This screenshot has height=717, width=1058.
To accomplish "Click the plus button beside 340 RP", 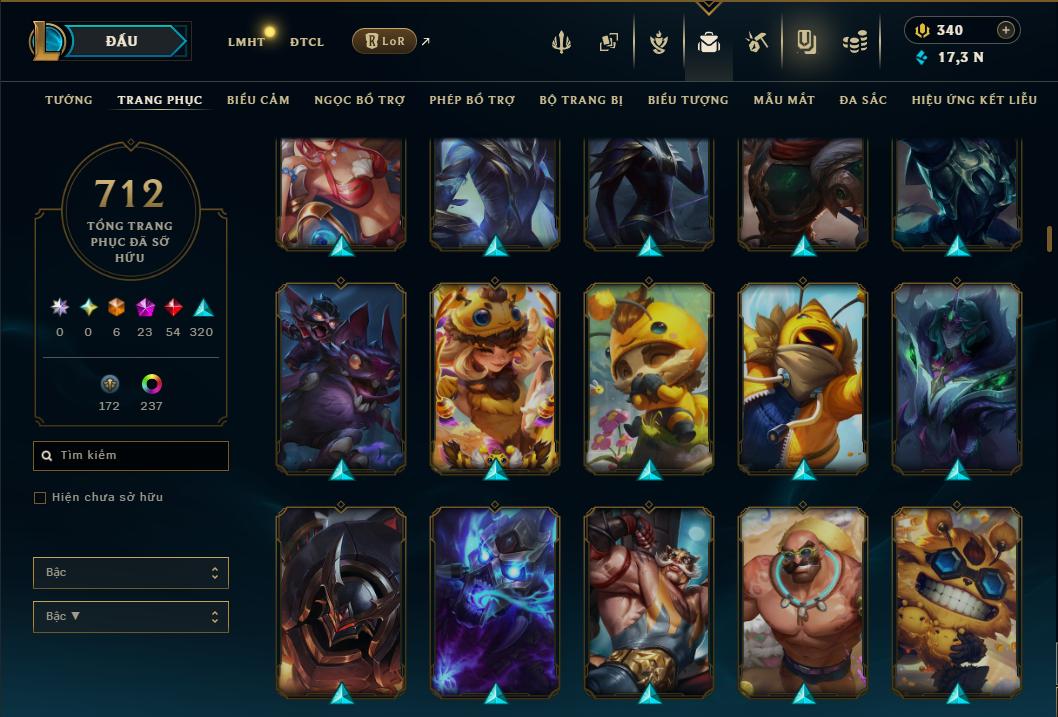I will [x=1005, y=30].
